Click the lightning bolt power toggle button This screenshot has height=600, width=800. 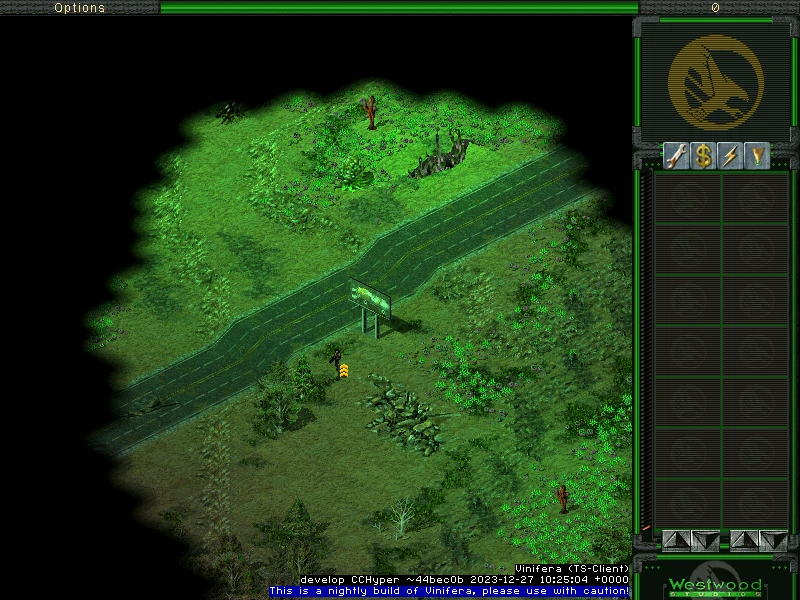coord(730,156)
